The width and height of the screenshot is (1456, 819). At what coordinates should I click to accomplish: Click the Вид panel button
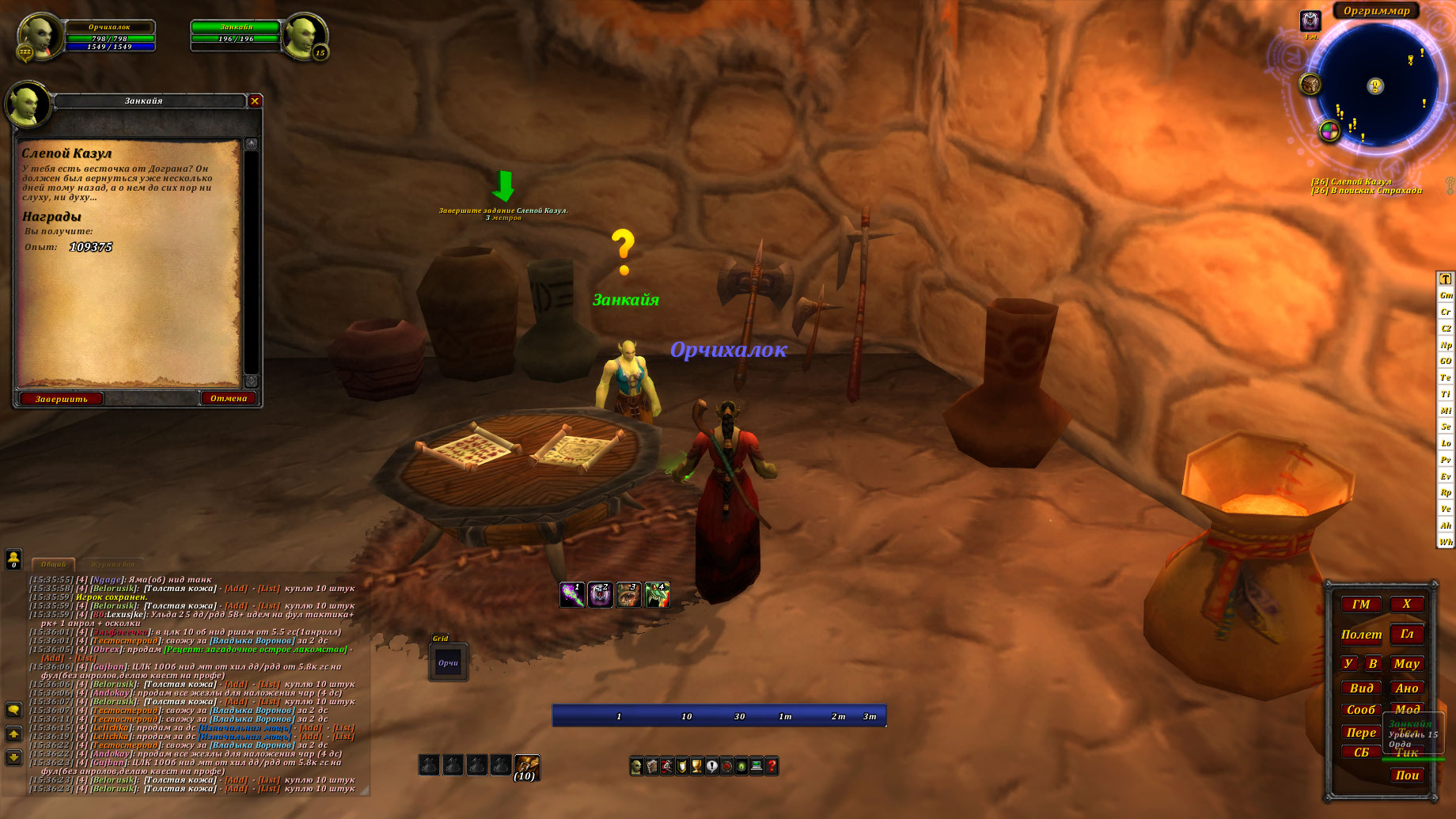point(1361,688)
